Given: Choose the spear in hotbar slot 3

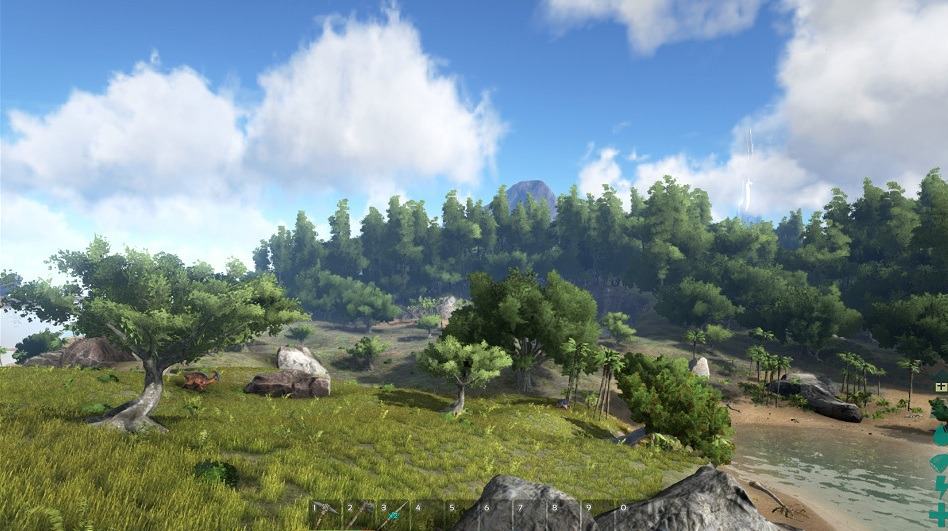Looking at the screenshot, I should point(394,514).
